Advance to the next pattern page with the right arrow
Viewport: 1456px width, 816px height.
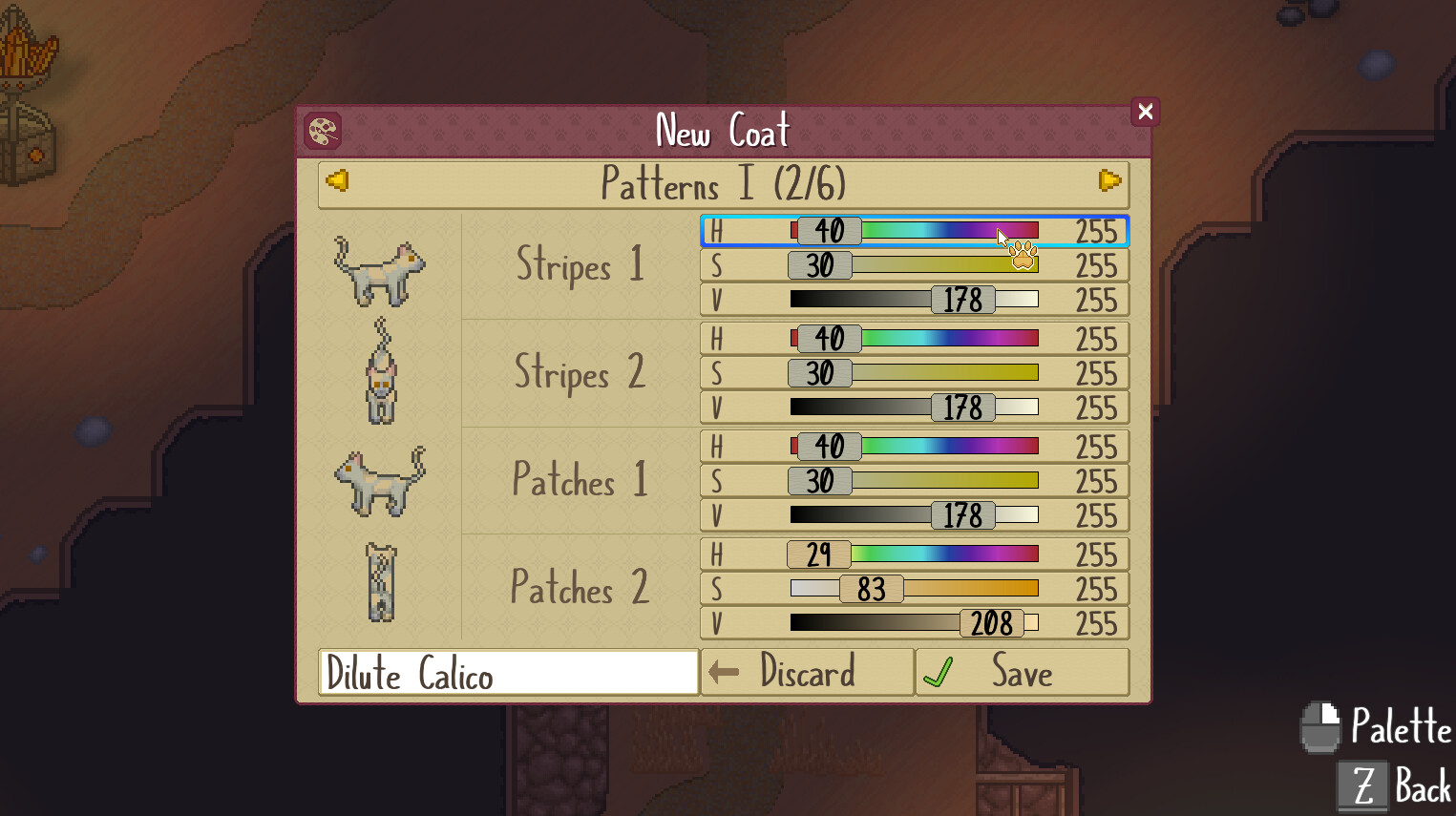tap(1108, 181)
